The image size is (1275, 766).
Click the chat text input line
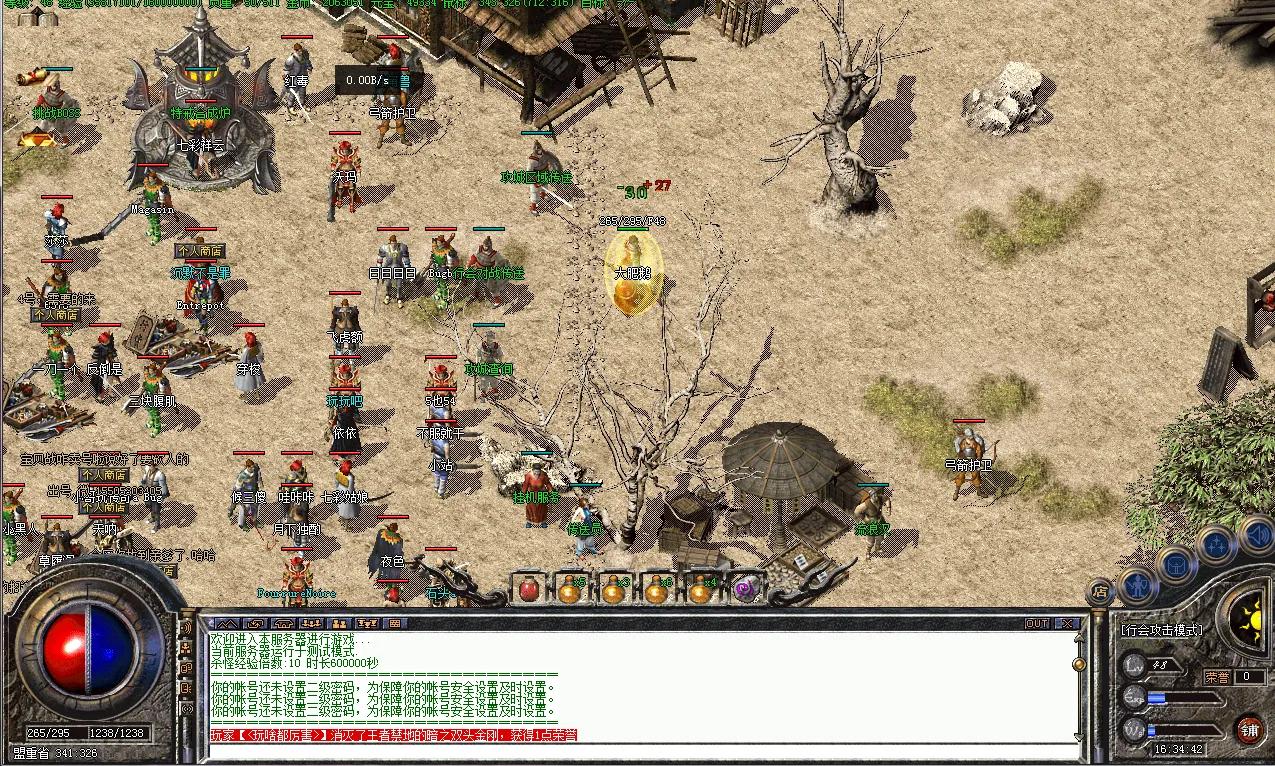click(x=640, y=750)
